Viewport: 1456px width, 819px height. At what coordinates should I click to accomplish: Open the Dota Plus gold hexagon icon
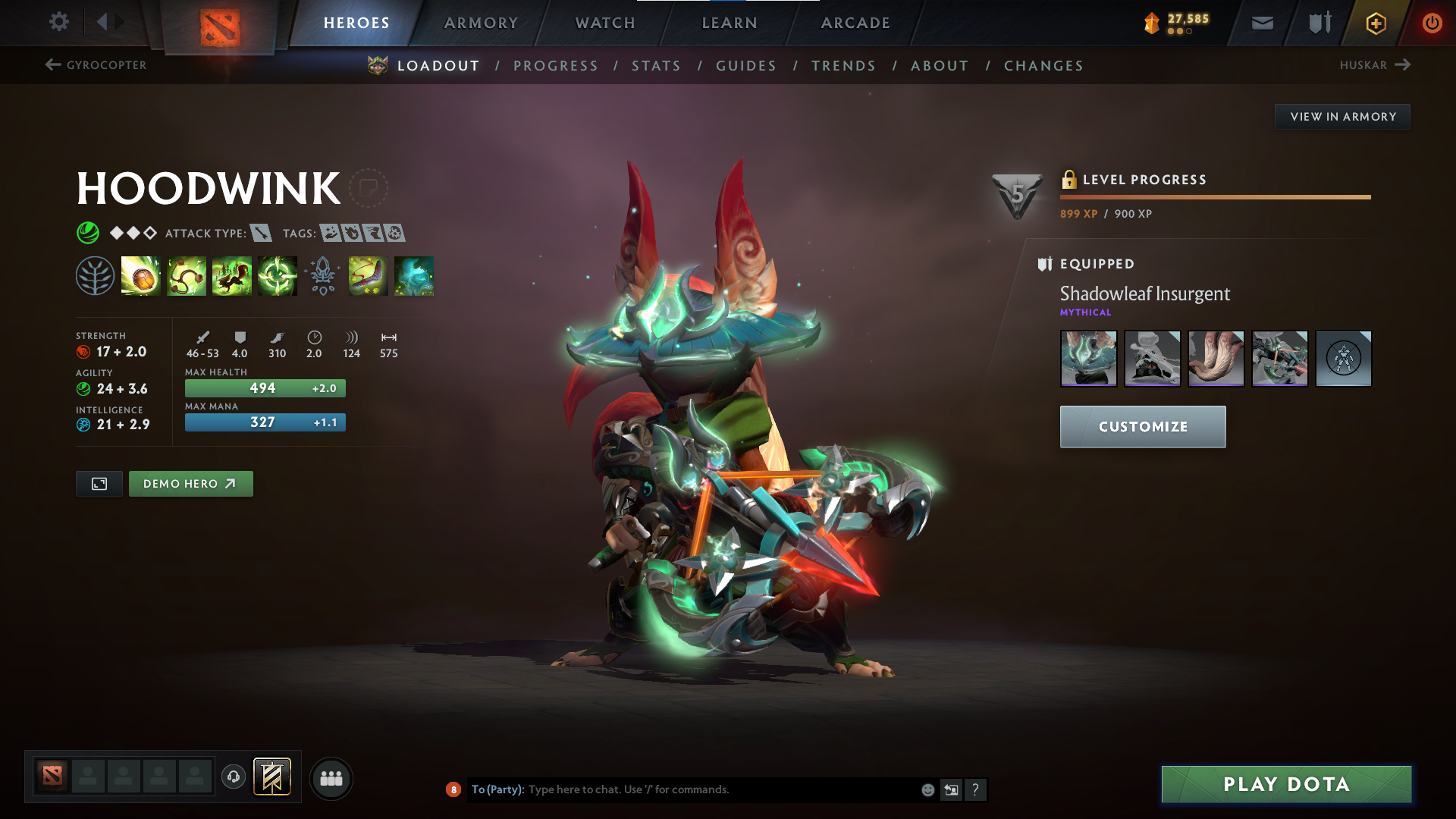click(1375, 22)
